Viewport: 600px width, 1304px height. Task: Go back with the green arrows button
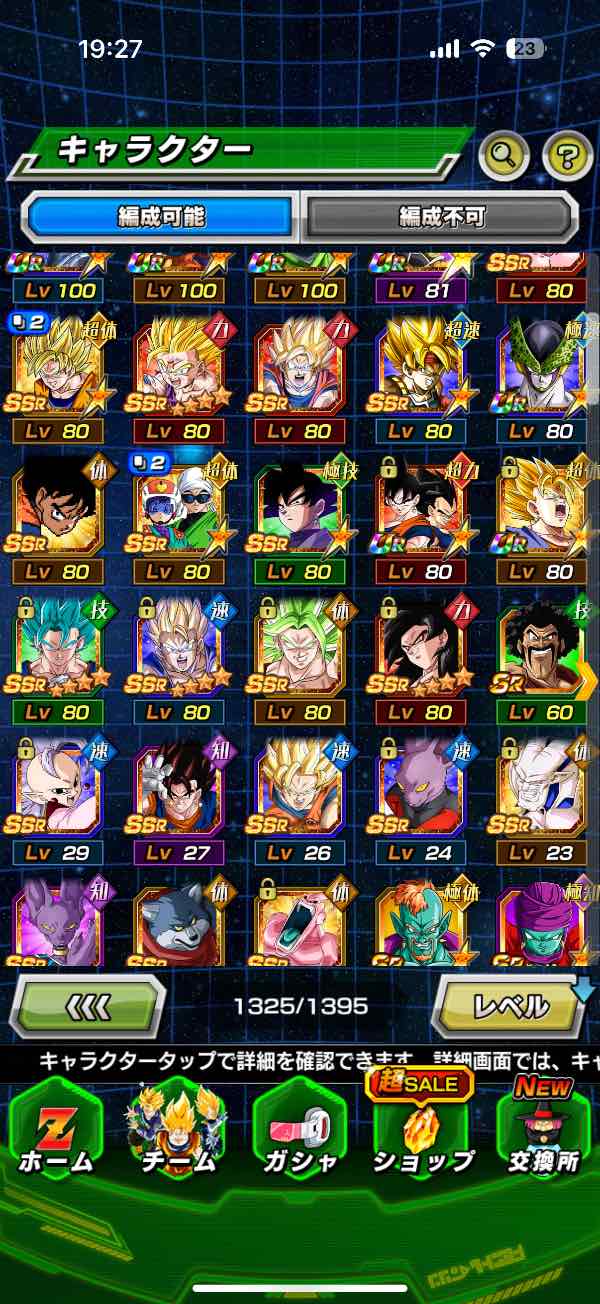click(x=88, y=1005)
